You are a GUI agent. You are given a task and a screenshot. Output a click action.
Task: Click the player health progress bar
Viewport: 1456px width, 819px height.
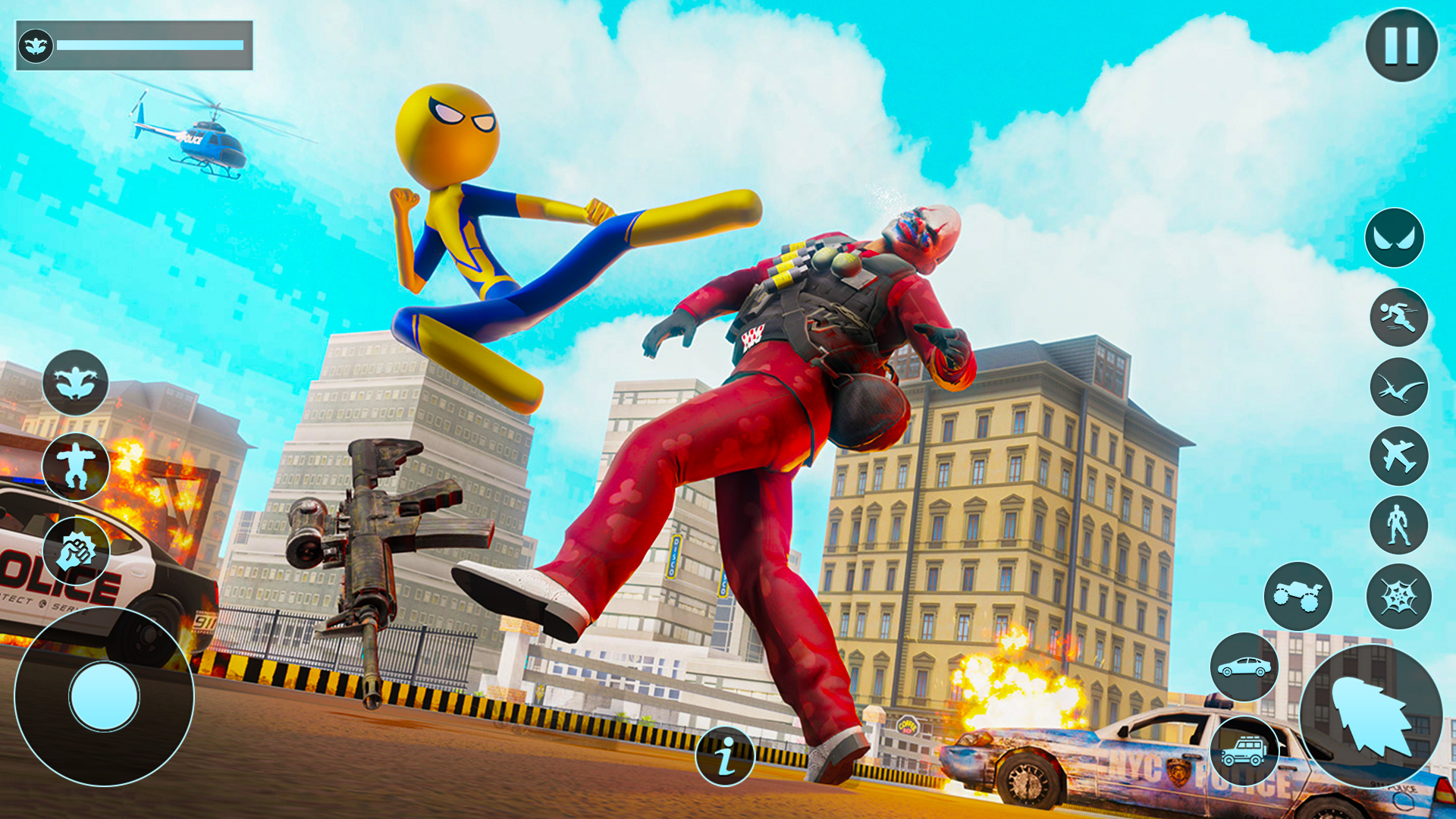[x=152, y=45]
